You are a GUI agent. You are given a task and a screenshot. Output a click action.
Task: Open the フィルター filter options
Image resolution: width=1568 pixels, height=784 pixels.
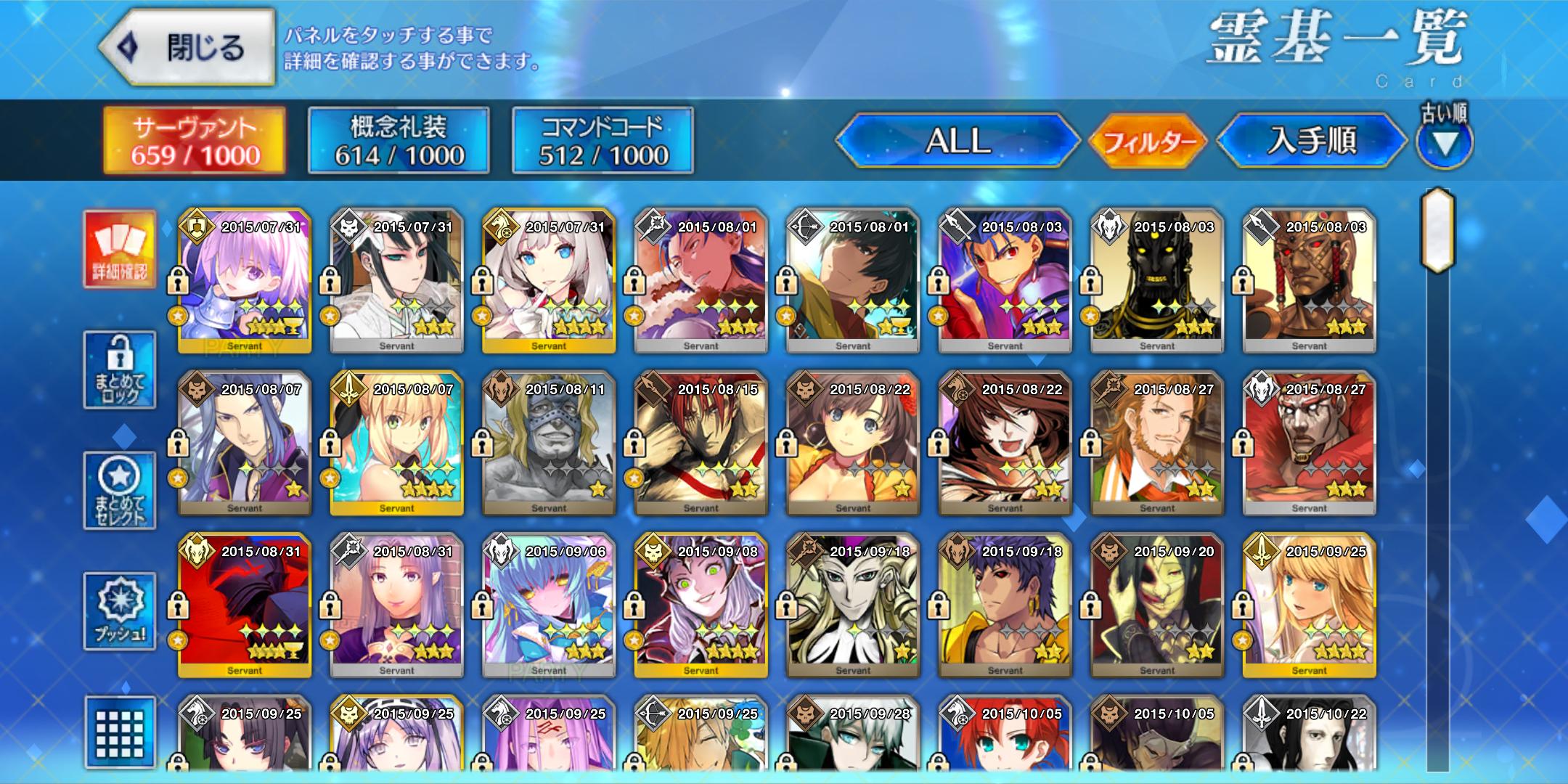pyautogui.click(x=1148, y=141)
